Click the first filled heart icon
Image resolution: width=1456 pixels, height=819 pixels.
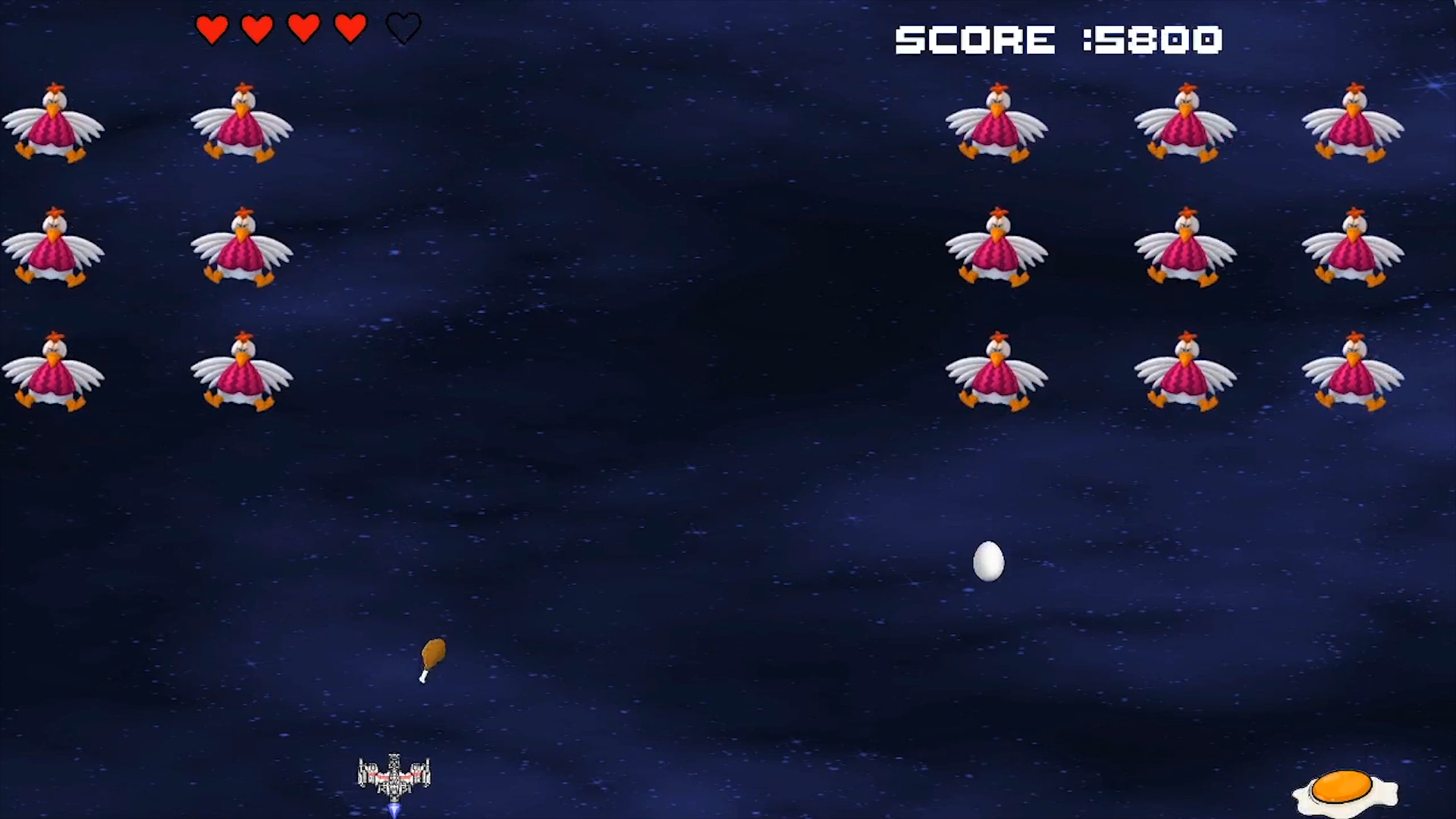pyautogui.click(x=211, y=29)
